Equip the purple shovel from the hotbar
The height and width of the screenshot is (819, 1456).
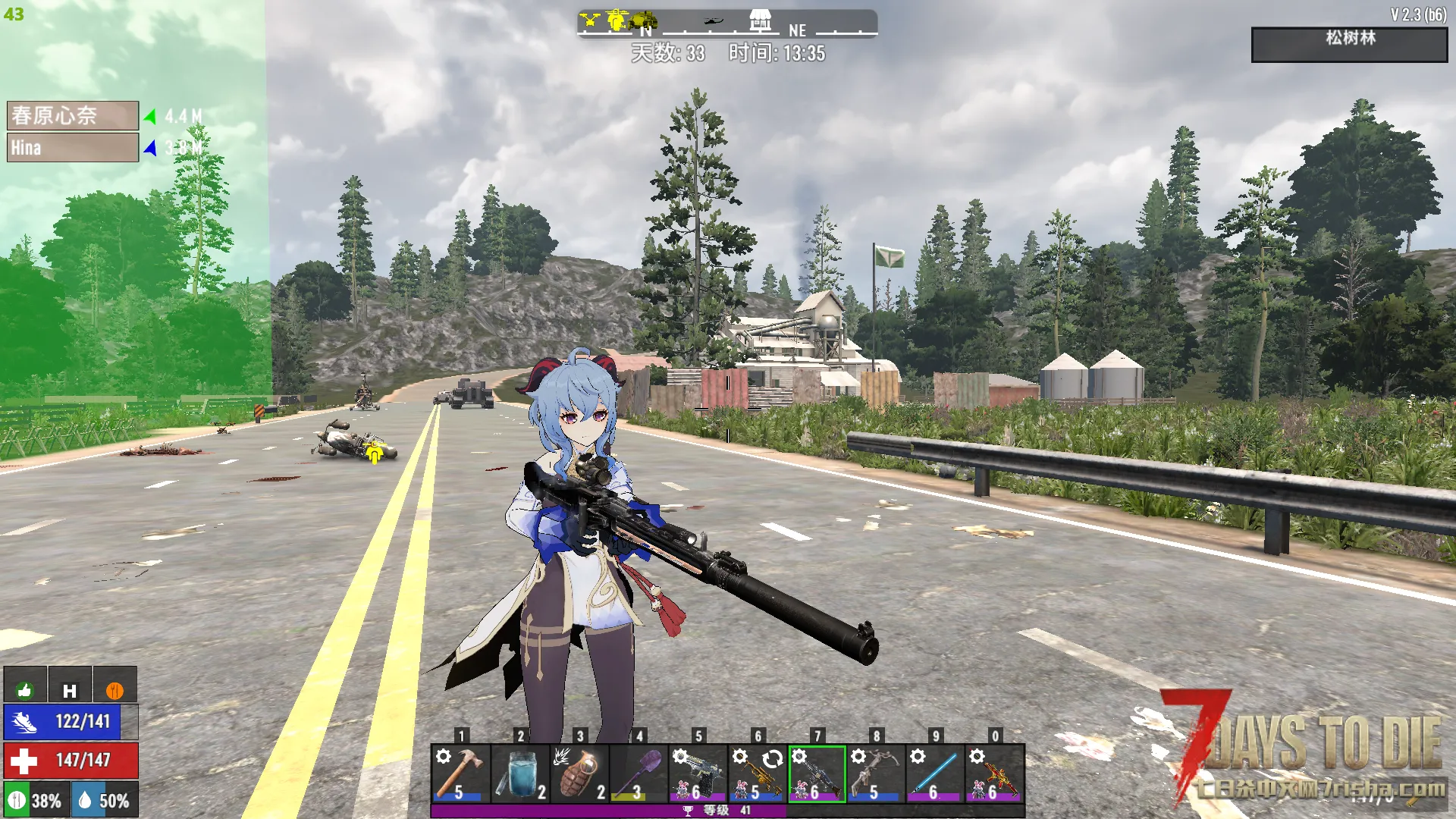point(639,773)
